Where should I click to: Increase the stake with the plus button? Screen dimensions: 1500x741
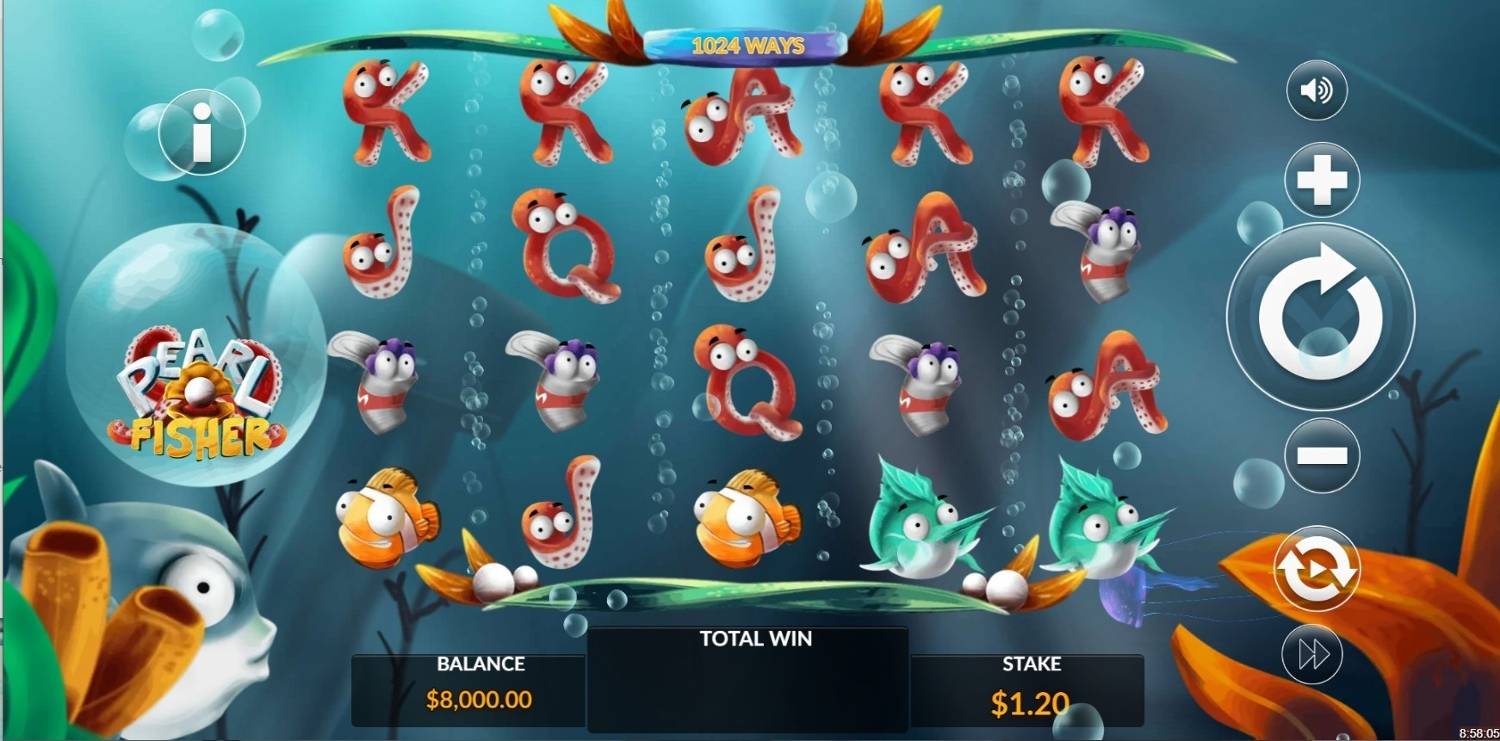point(1322,181)
